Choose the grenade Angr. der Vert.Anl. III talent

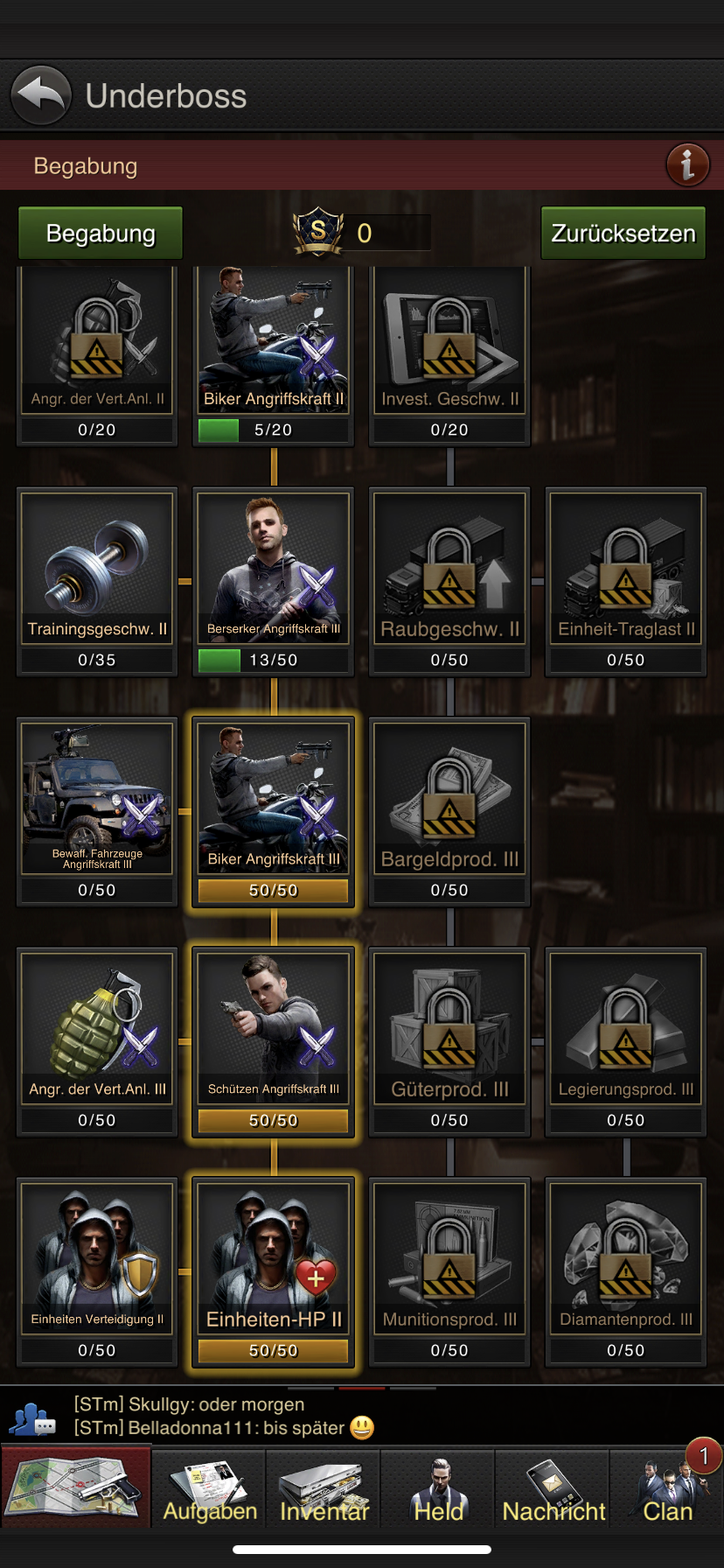[97, 1029]
